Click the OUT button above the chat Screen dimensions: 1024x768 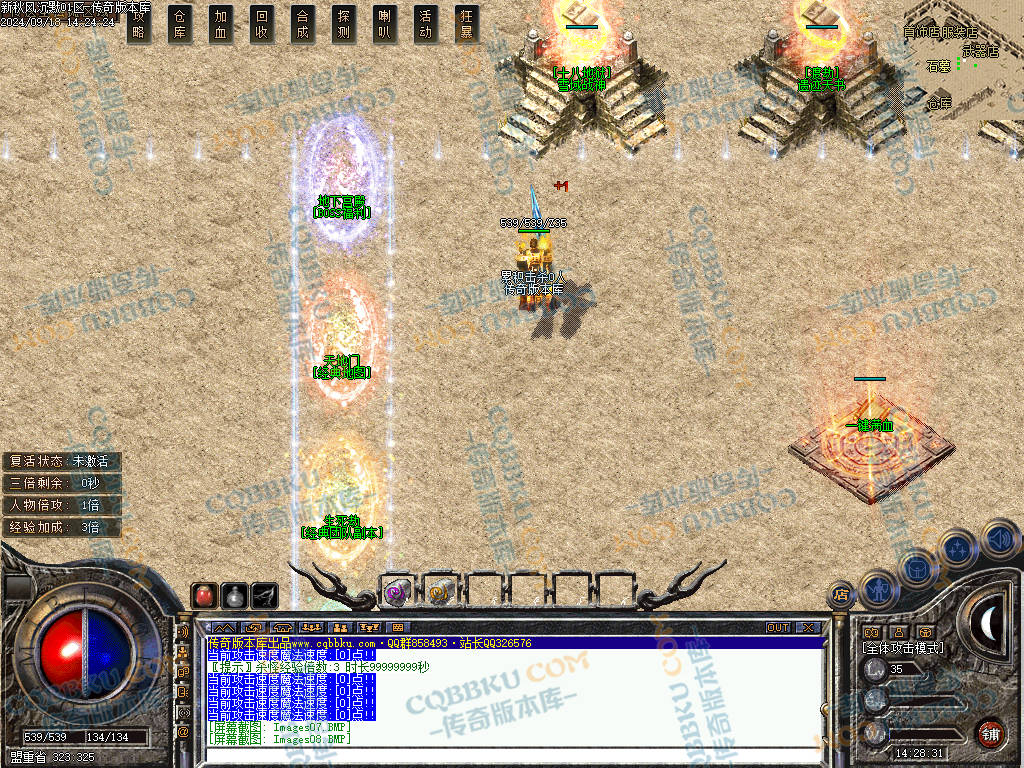pos(778,628)
